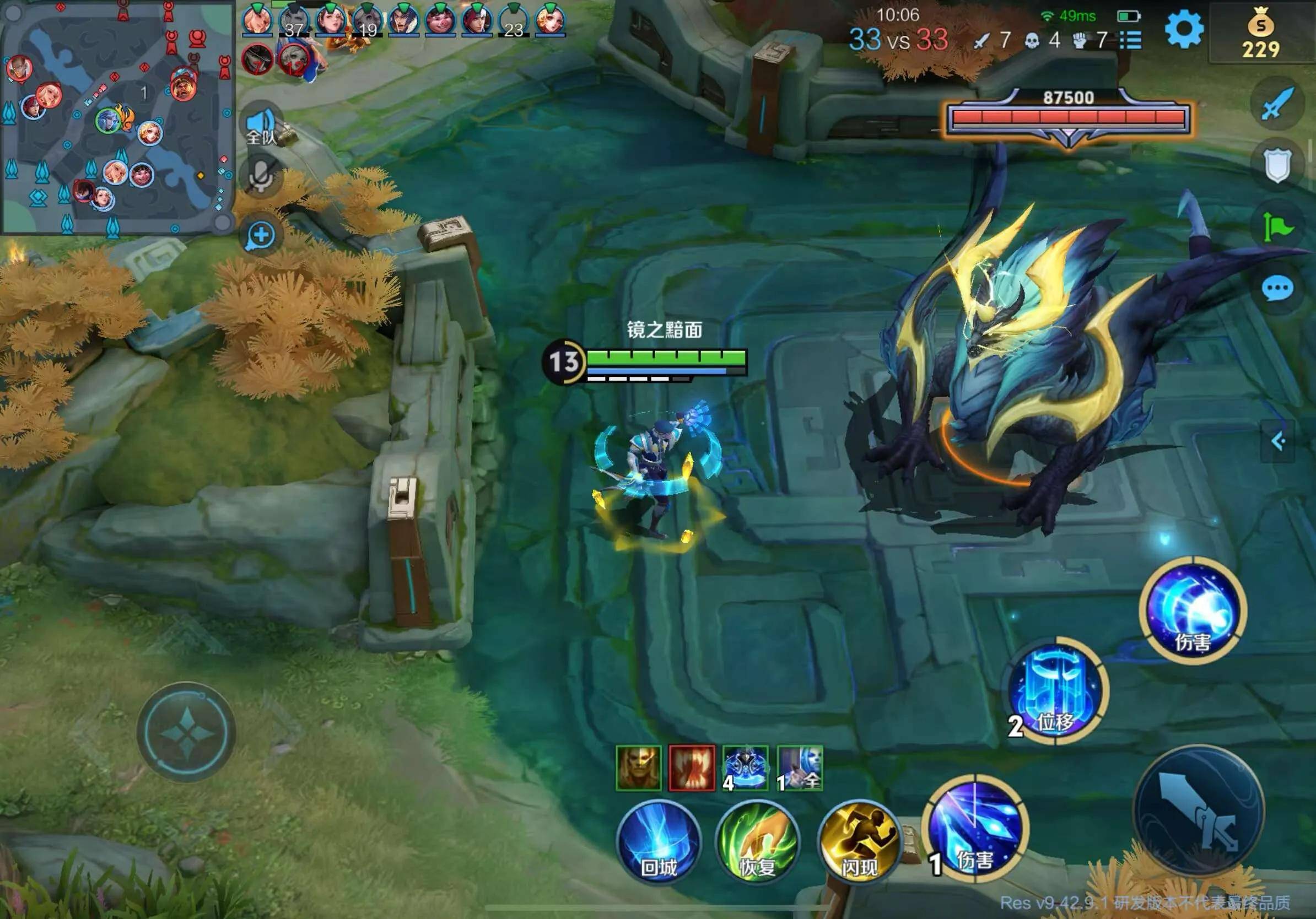1316x919 pixels.
Task: Send the green flag rally signal
Action: point(1277,228)
